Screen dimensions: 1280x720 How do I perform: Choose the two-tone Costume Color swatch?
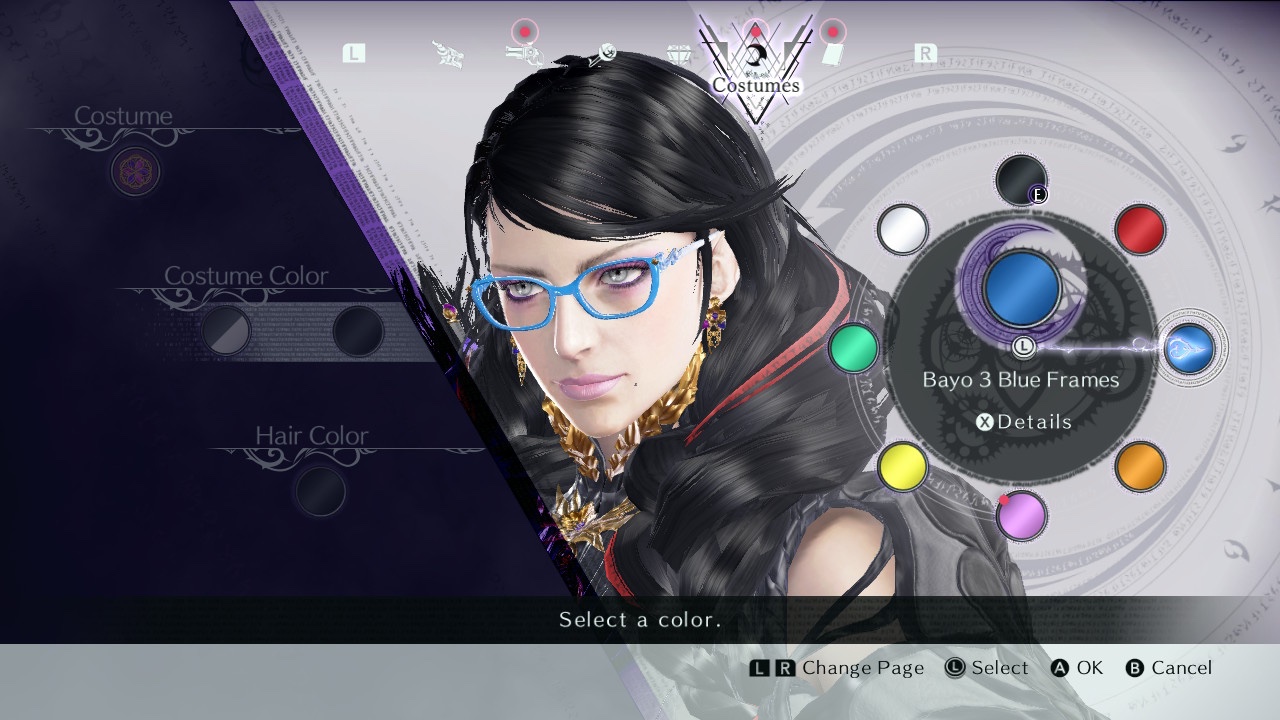click(x=226, y=331)
